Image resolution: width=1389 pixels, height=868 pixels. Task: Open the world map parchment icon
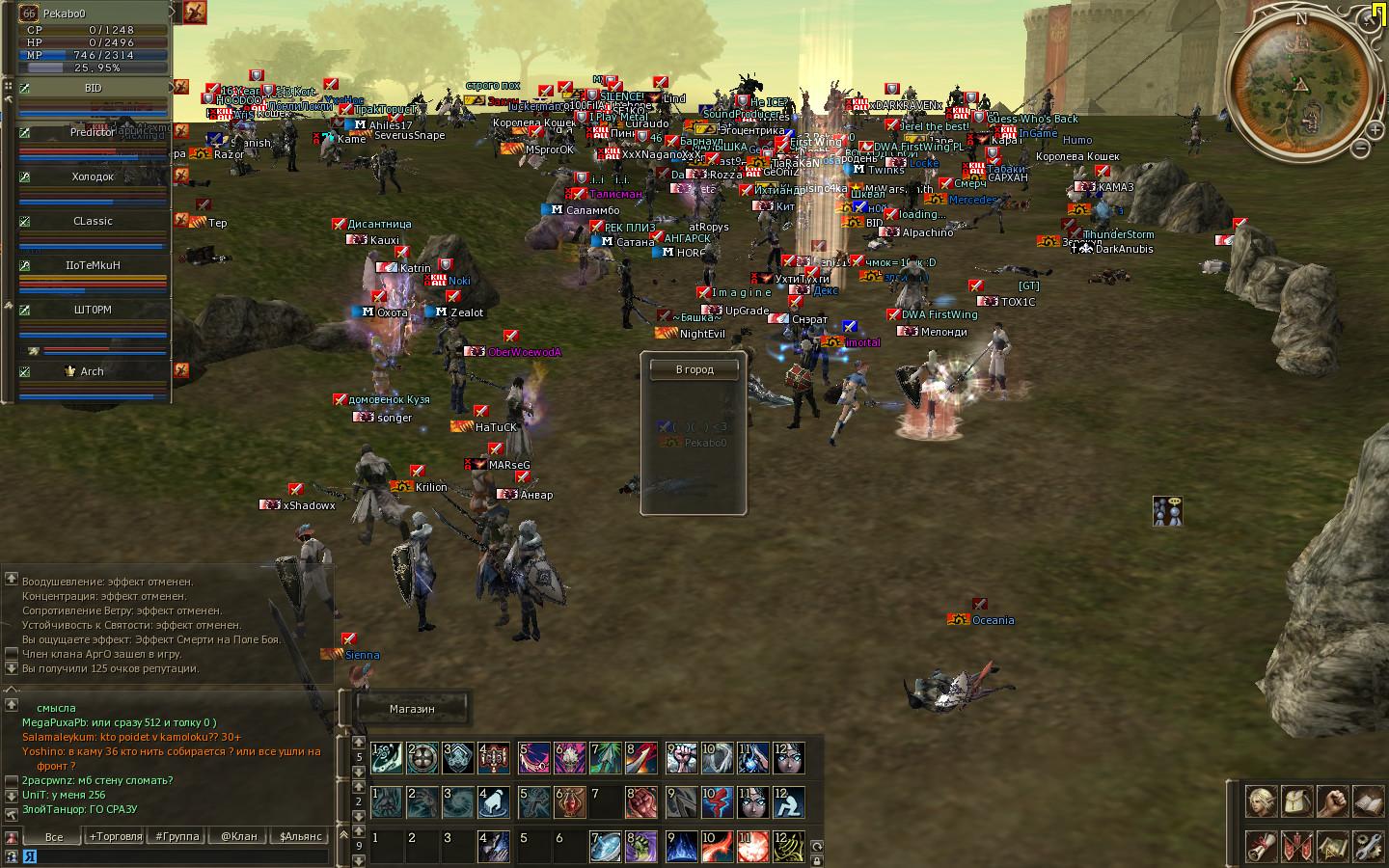(x=1332, y=846)
